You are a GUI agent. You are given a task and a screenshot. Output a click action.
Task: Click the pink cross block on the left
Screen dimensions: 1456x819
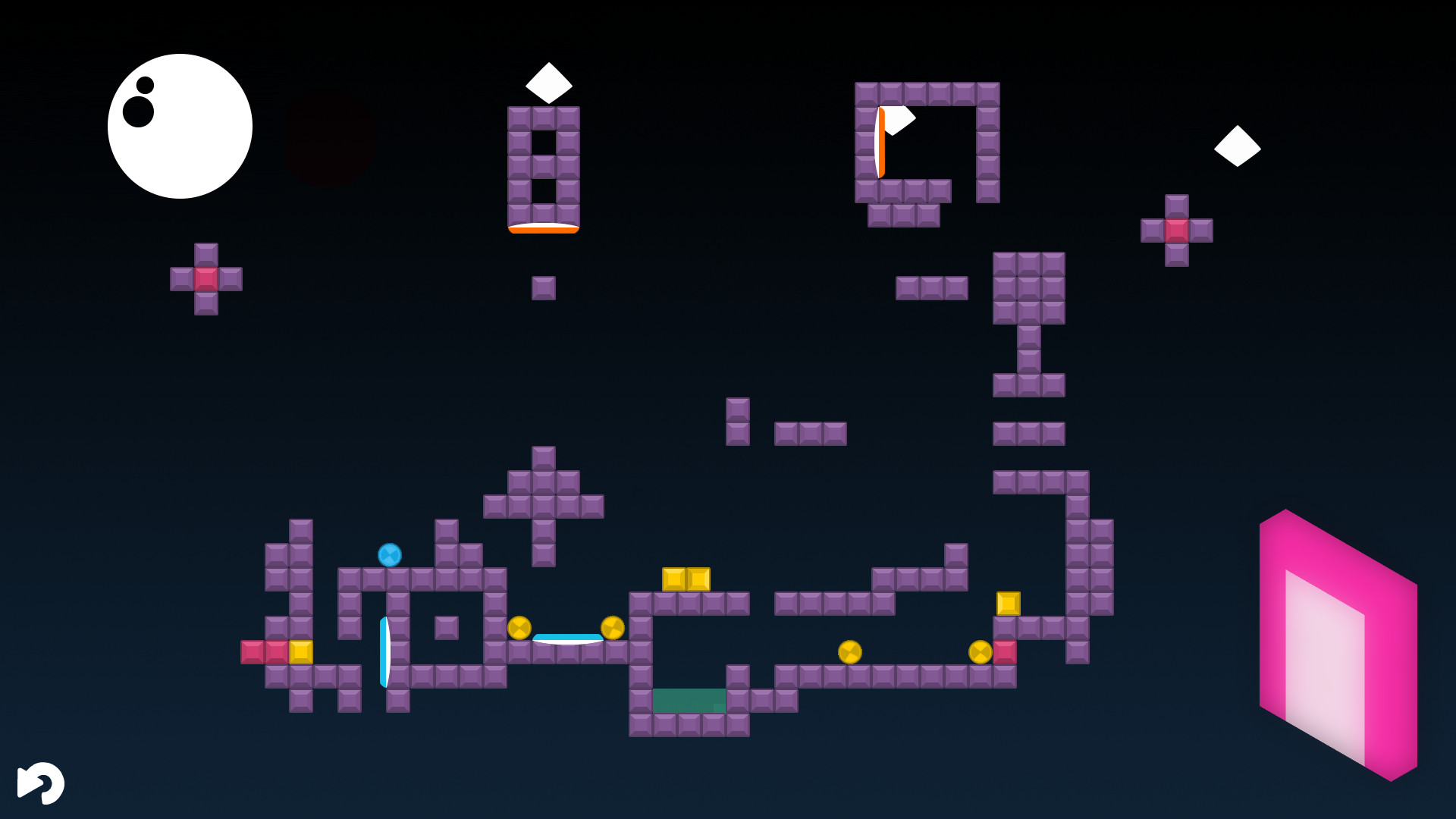206,279
